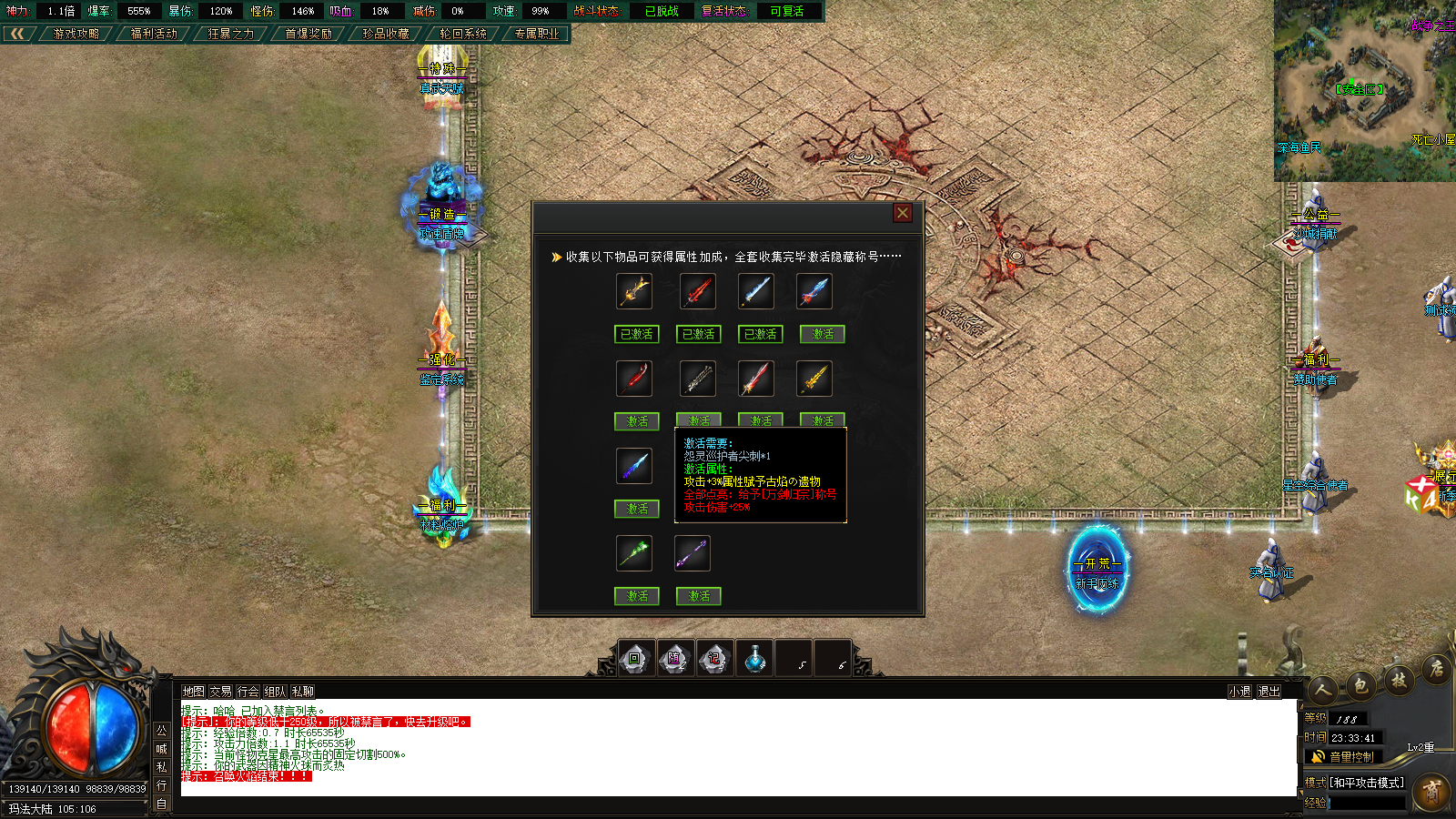Open the 狂暴之力 berserk power menu
The height and width of the screenshot is (819, 1456).
click(x=230, y=34)
